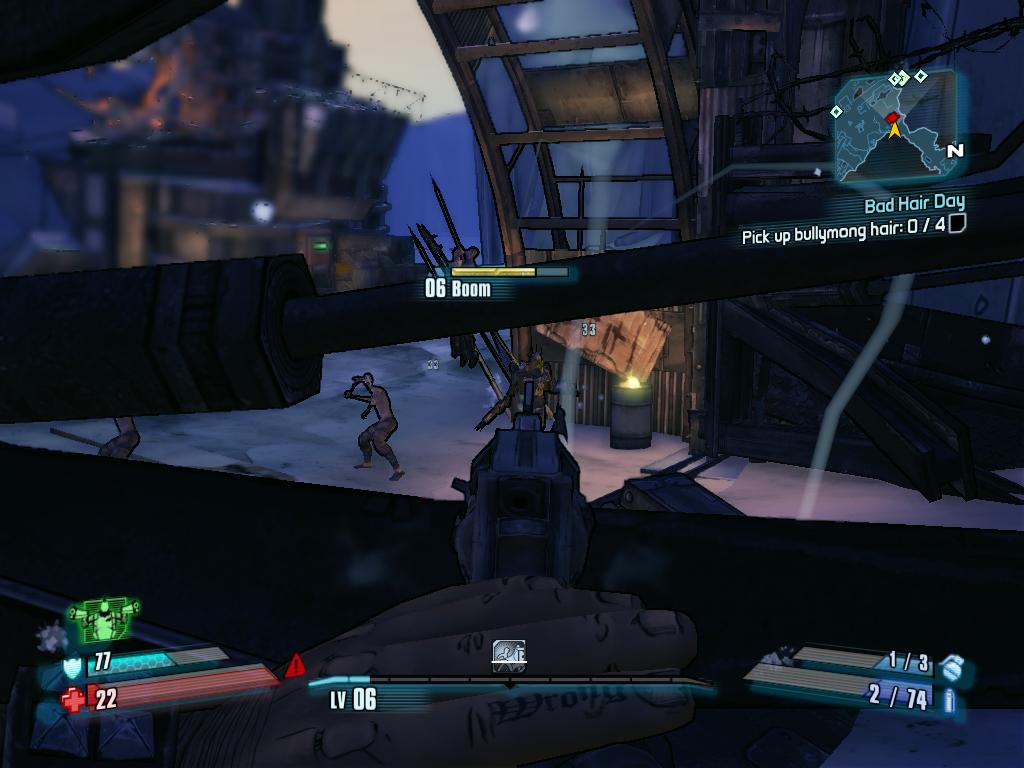Image resolution: width=1024 pixels, height=768 pixels.
Task: Activate the green action skill icon
Action: click(103, 620)
